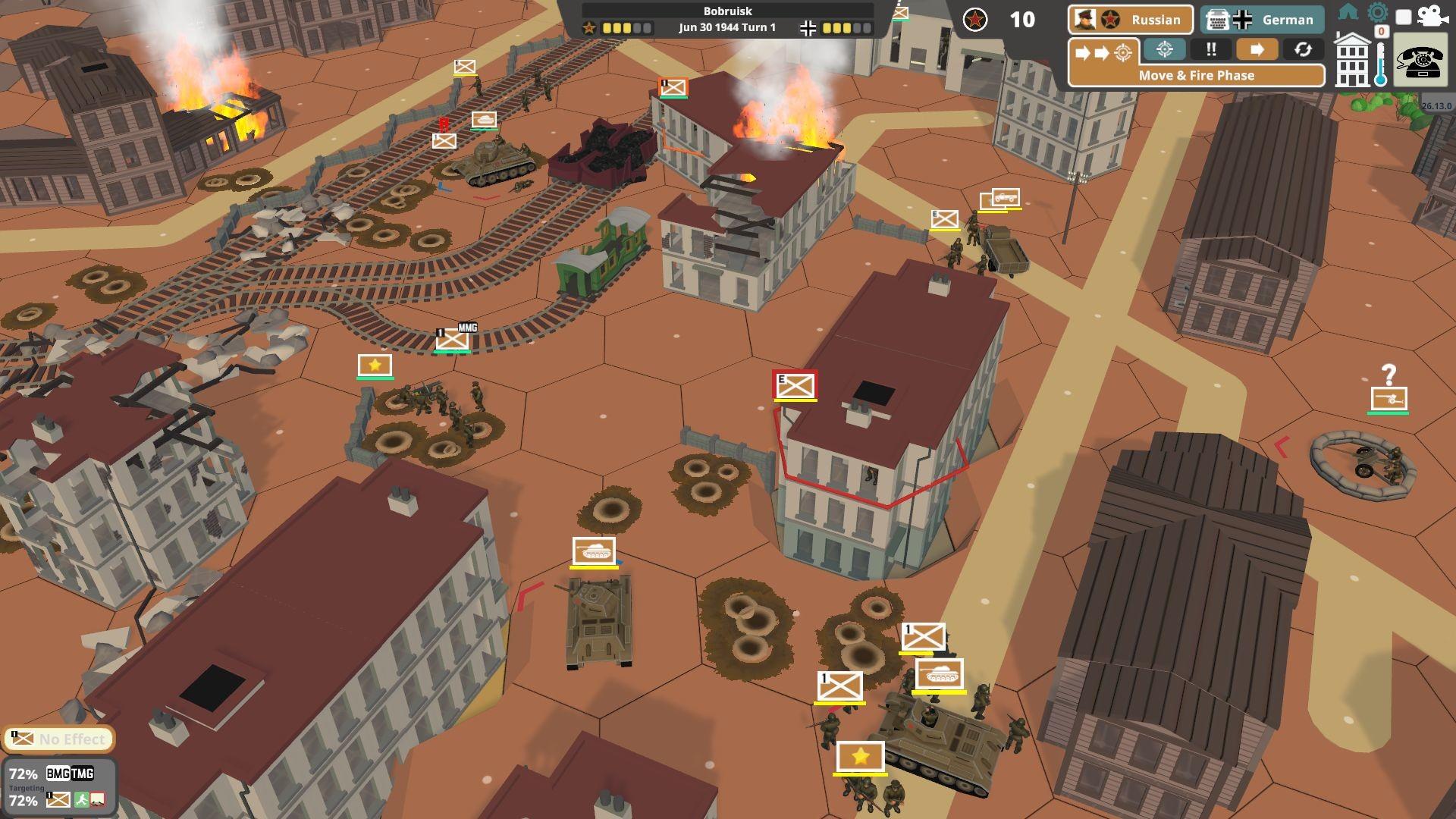Toggle the white checkbox beside the camera
This screenshot has width=1456, height=819.
(x=1404, y=17)
